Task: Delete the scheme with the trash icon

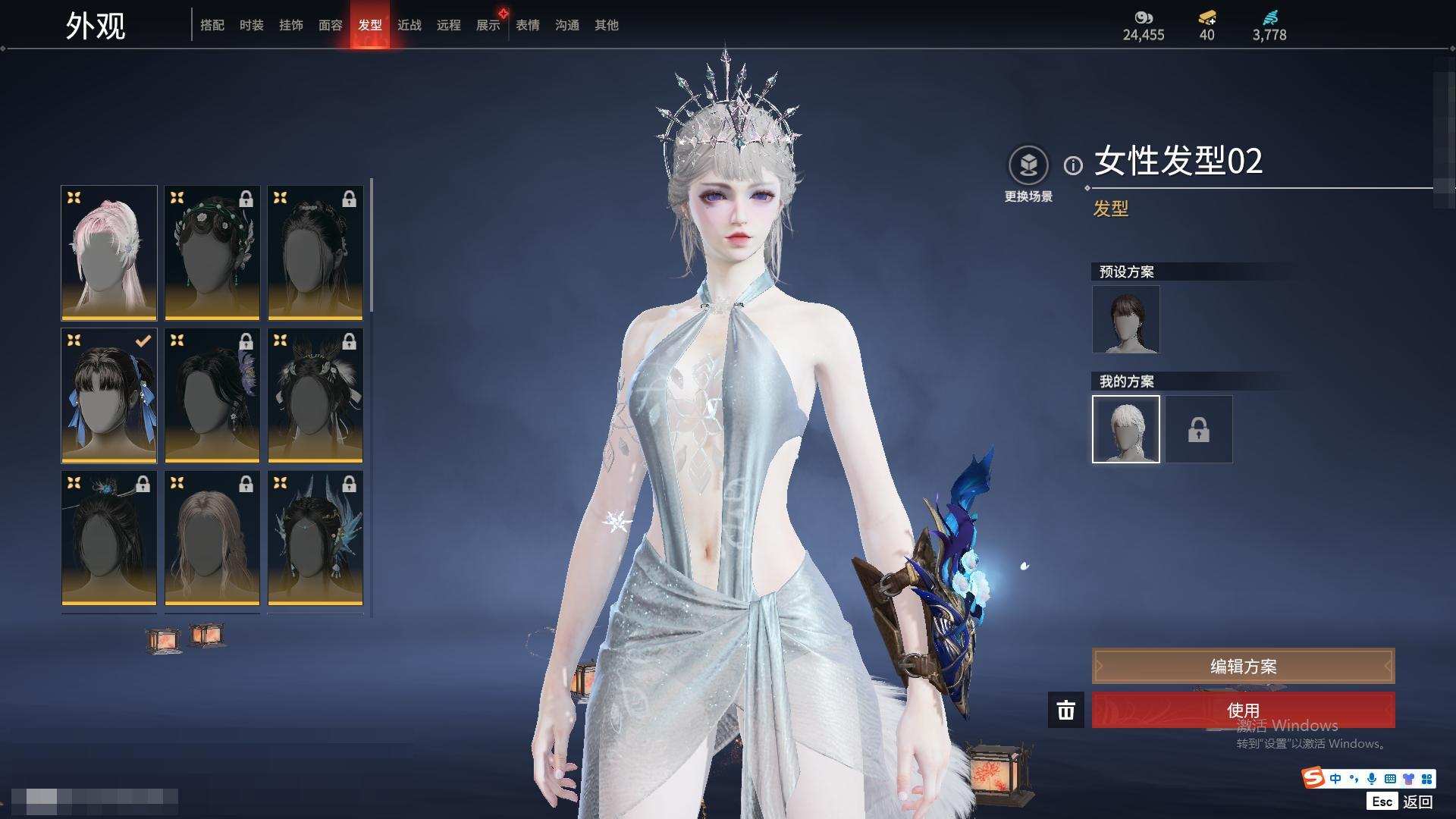Action: point(1065,710)
